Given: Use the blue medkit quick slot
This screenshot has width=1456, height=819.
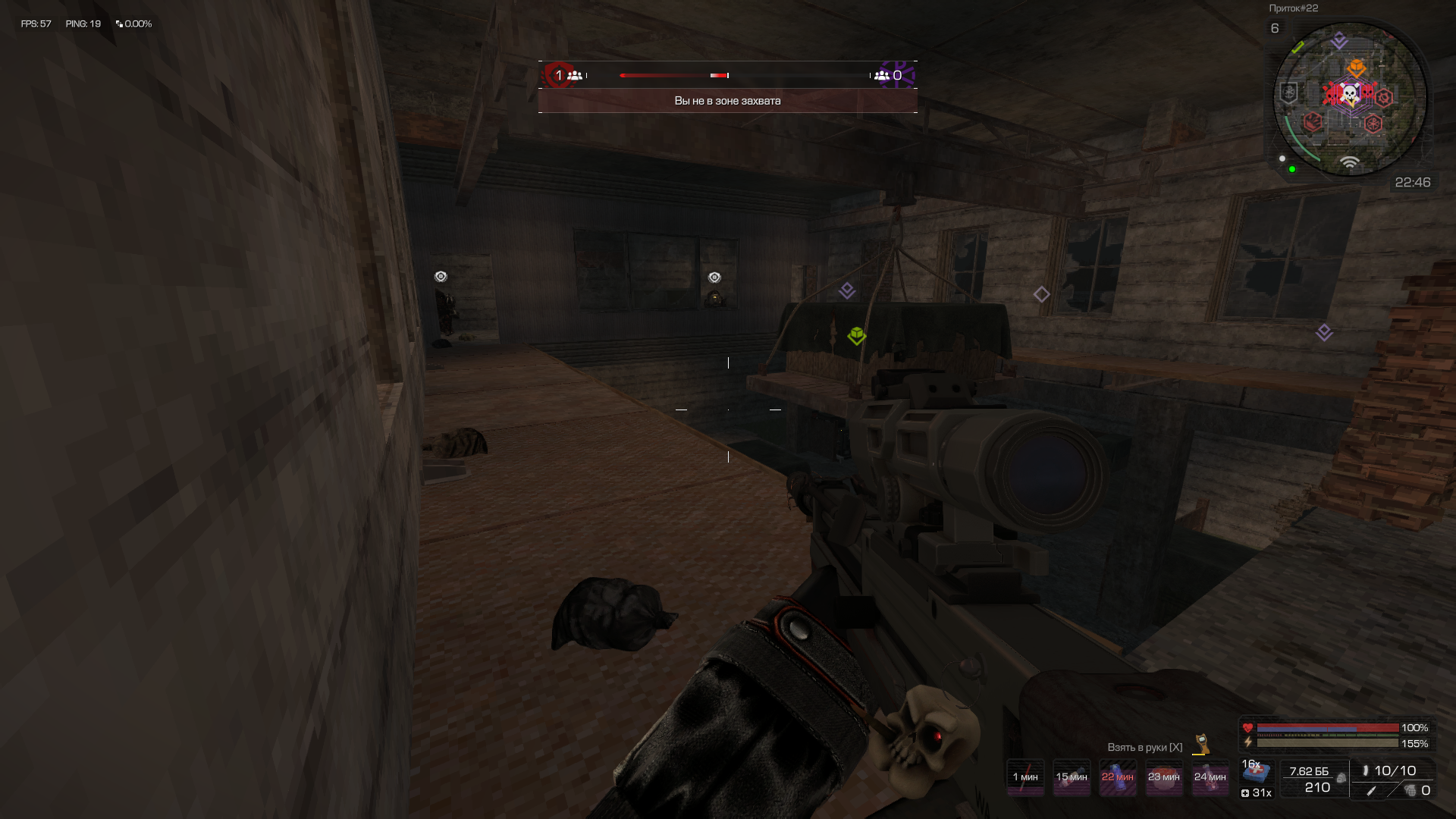Looking at the screenshot, I should click(x=1256, y=773).
